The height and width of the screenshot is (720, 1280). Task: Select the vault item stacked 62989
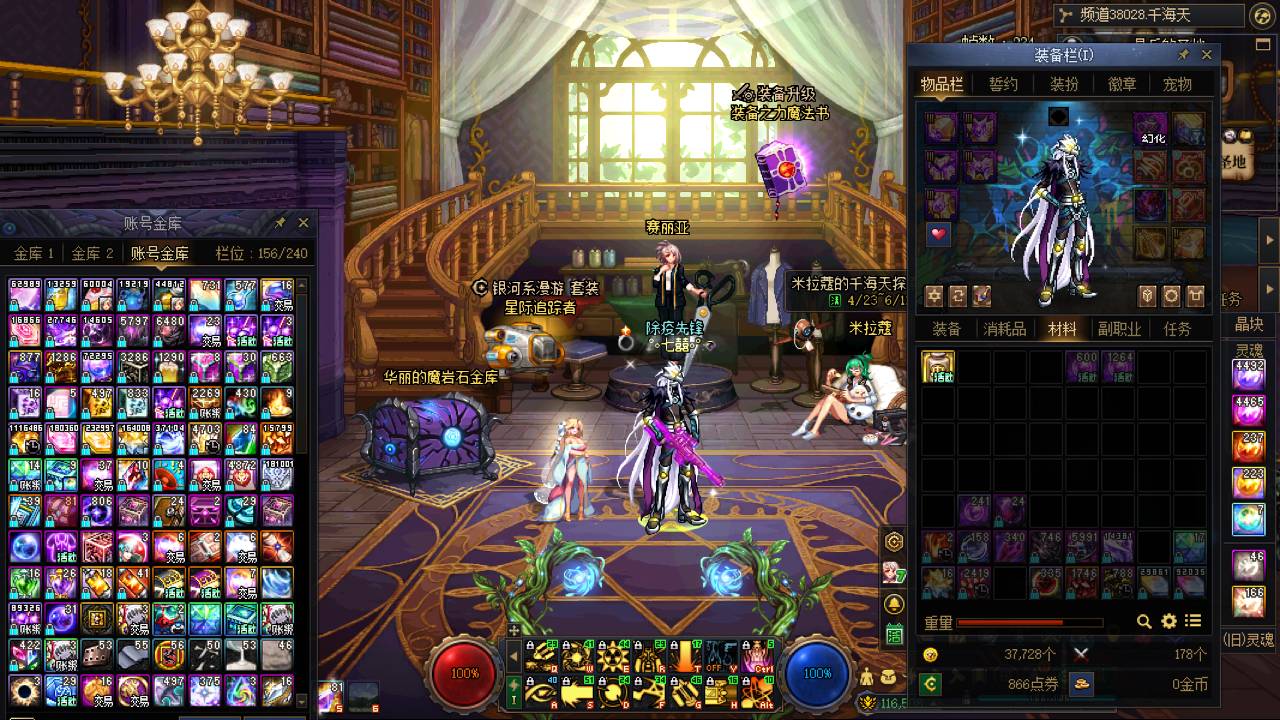[25, 295]
